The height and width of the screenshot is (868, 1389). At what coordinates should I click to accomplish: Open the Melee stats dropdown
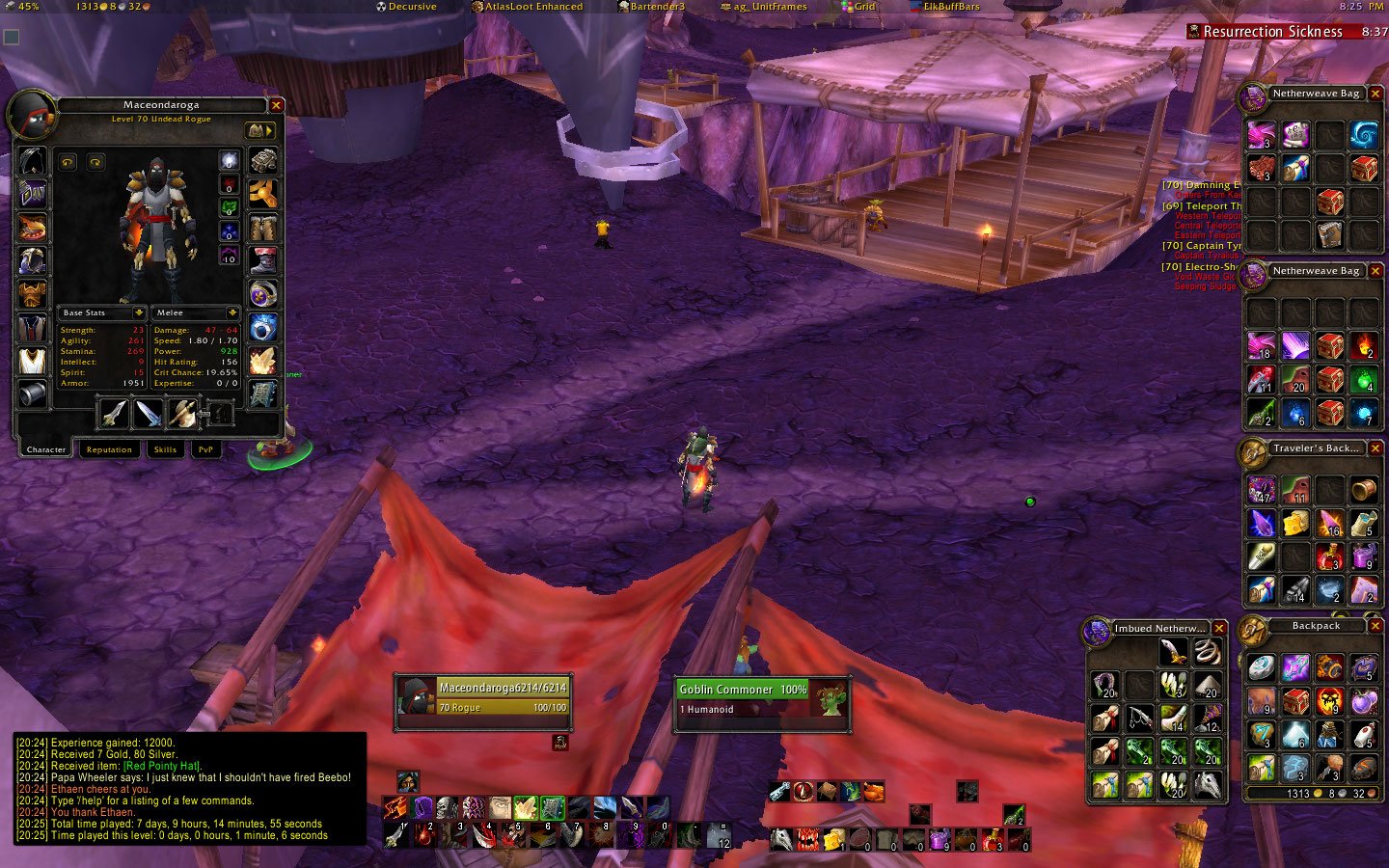[x=193, y=313]
